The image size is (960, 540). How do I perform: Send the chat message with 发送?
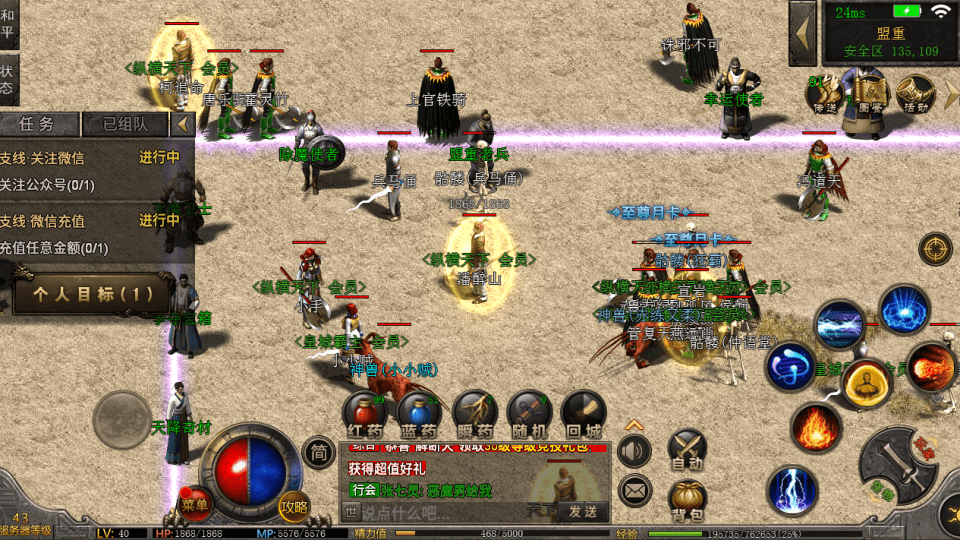coord(582,511)
